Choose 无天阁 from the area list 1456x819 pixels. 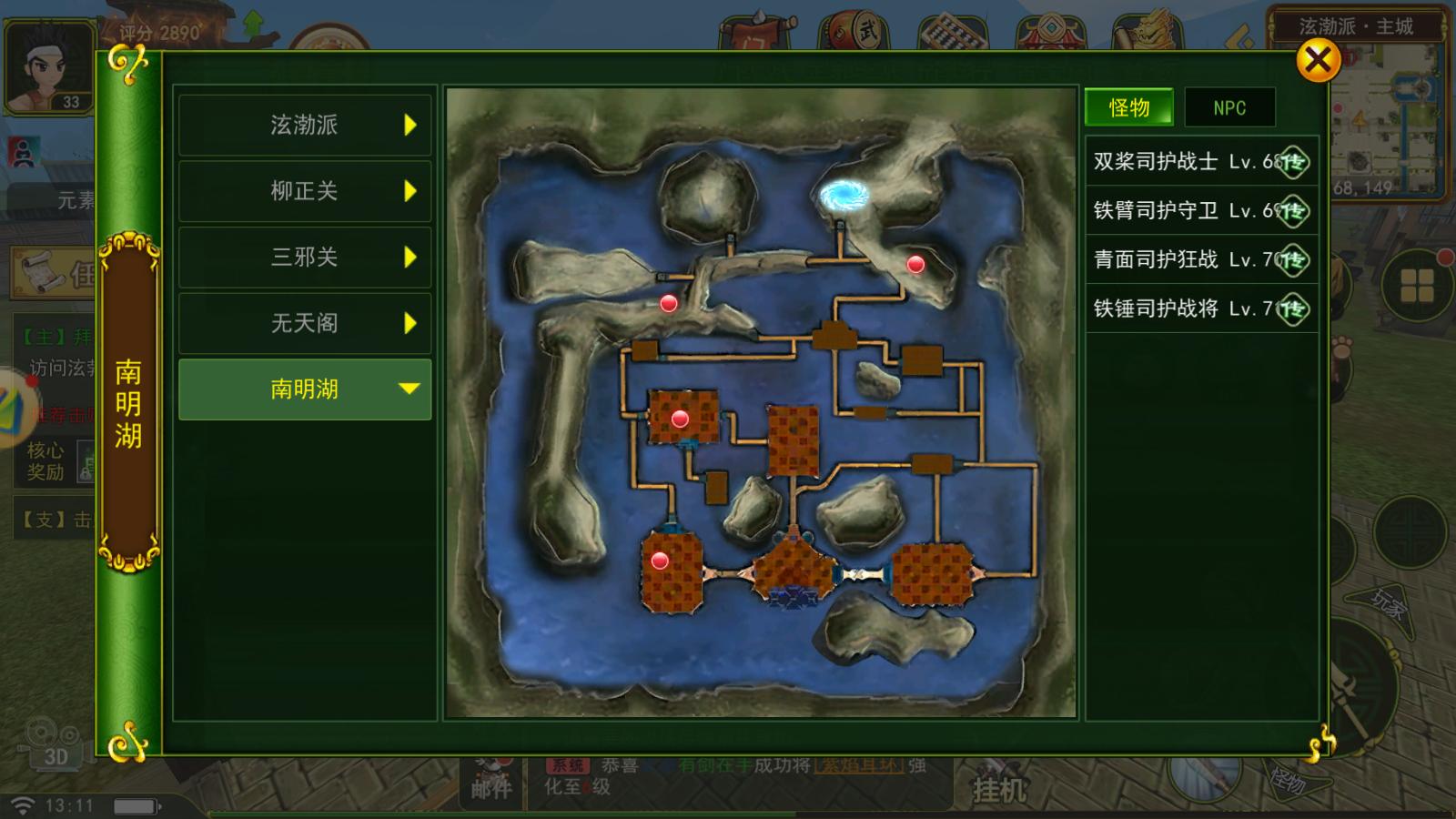click(x=305, y=323)
